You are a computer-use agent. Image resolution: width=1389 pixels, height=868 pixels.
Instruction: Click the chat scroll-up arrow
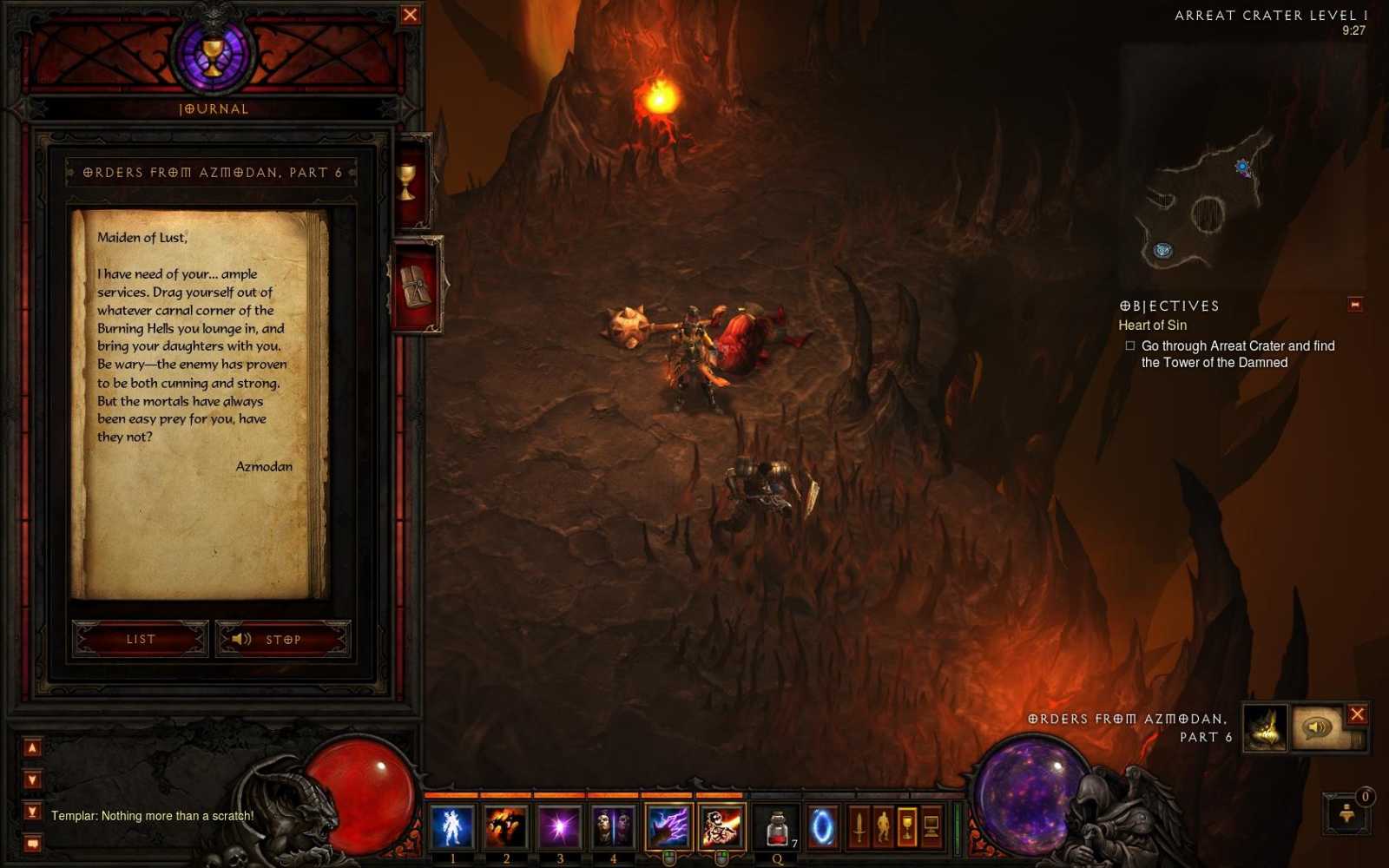(31, 746)
